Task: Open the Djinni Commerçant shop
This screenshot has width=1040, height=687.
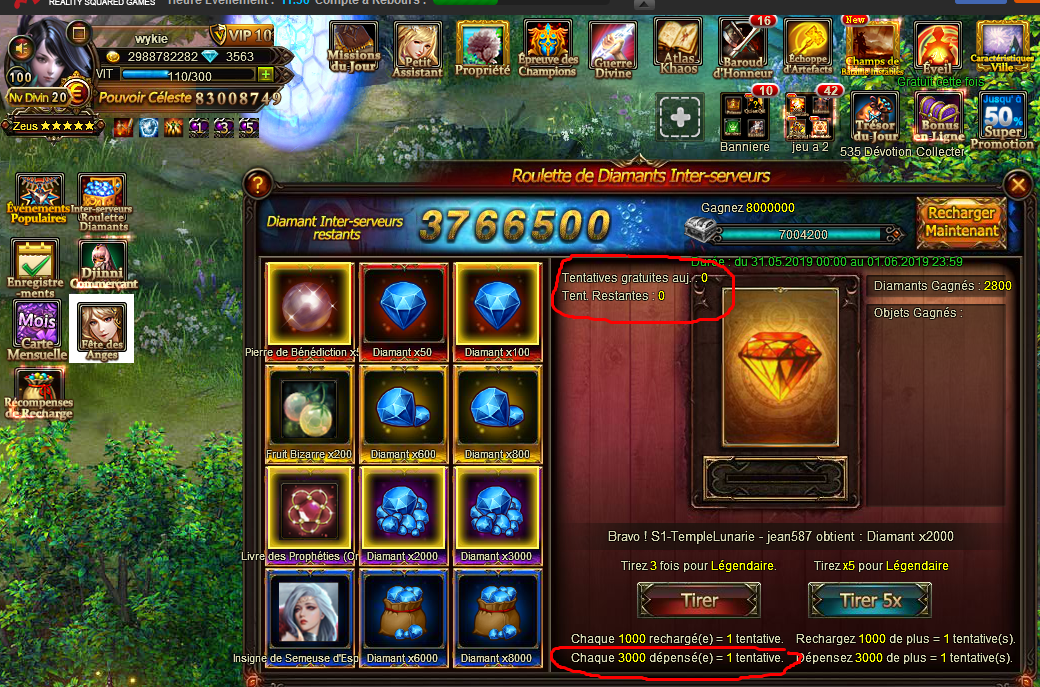Action: click(x=103, y=265)
